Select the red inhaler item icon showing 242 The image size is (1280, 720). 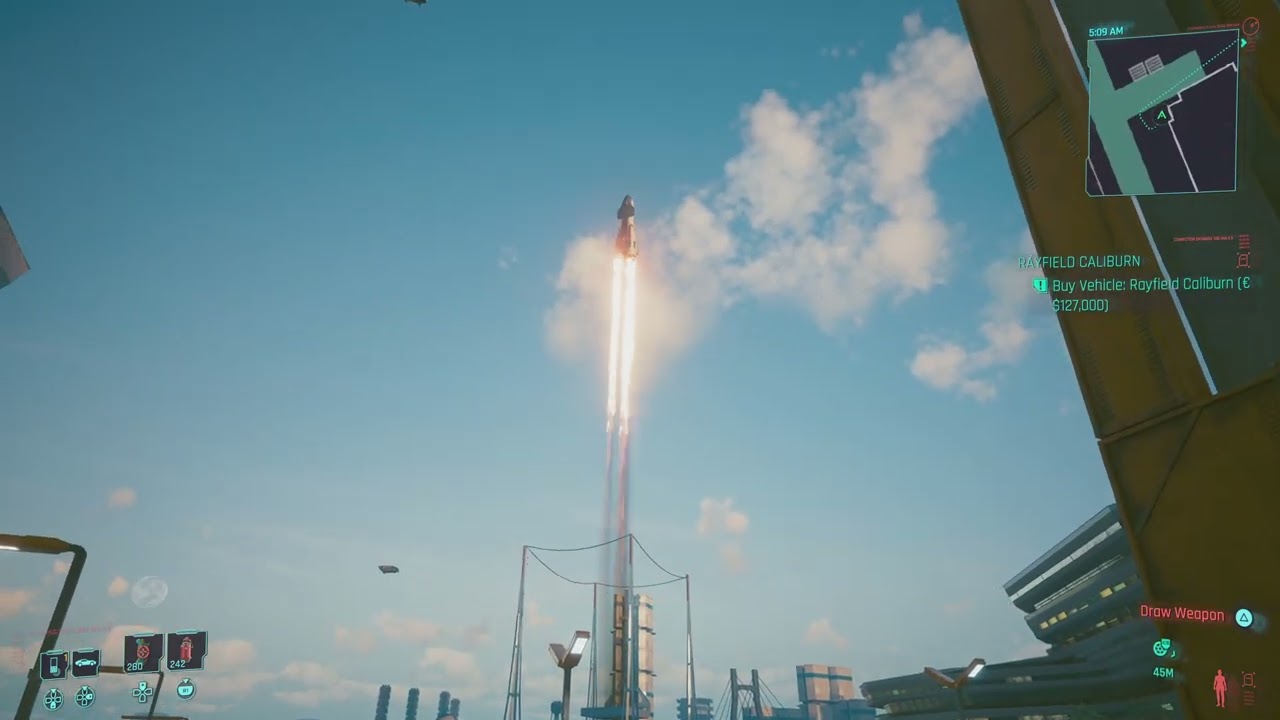(x=187, y=649)
